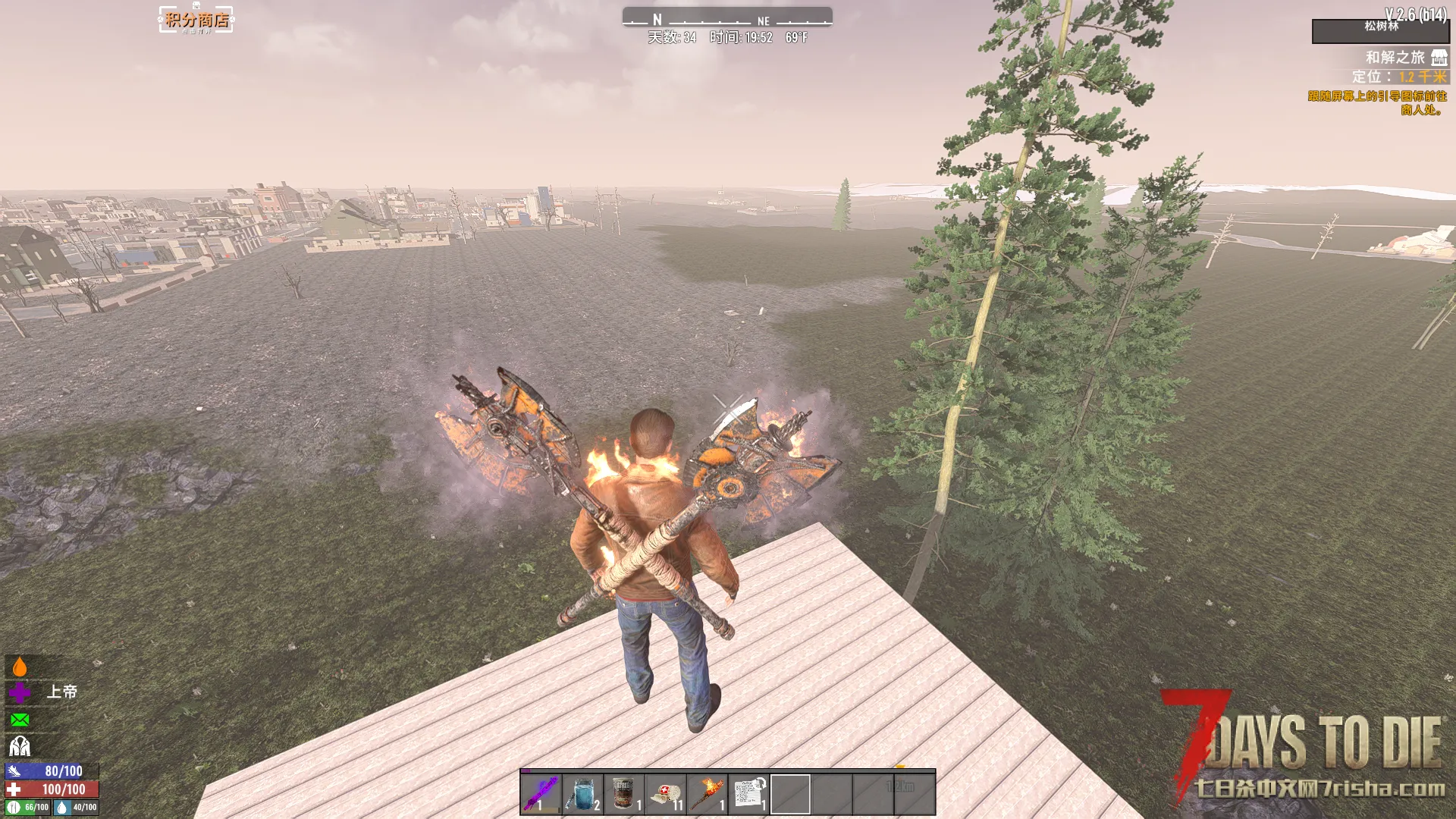Click the white jacket status icon
This screenshot has width=1456, height=819.
tap(20, 746)
